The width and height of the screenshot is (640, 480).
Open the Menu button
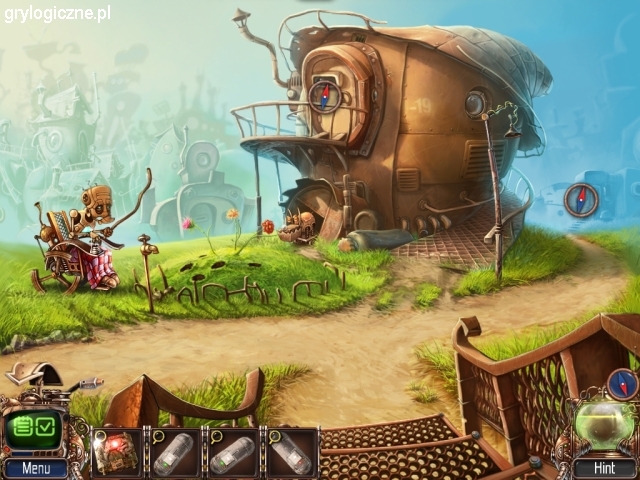pyautogui.click(x=35, y=467)
